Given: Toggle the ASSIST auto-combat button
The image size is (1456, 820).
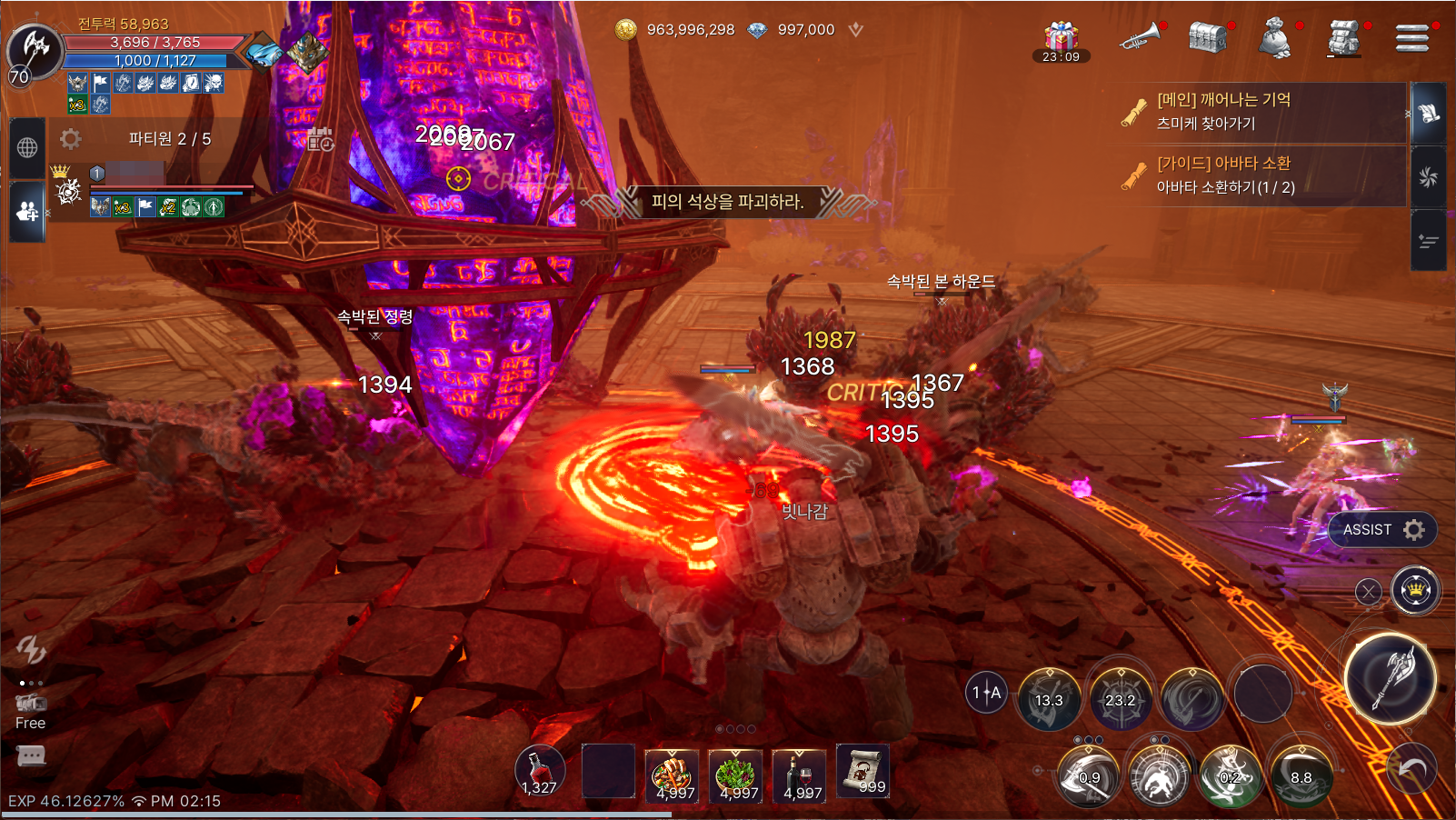Looking at the screenshot, I should (1381, 529).
